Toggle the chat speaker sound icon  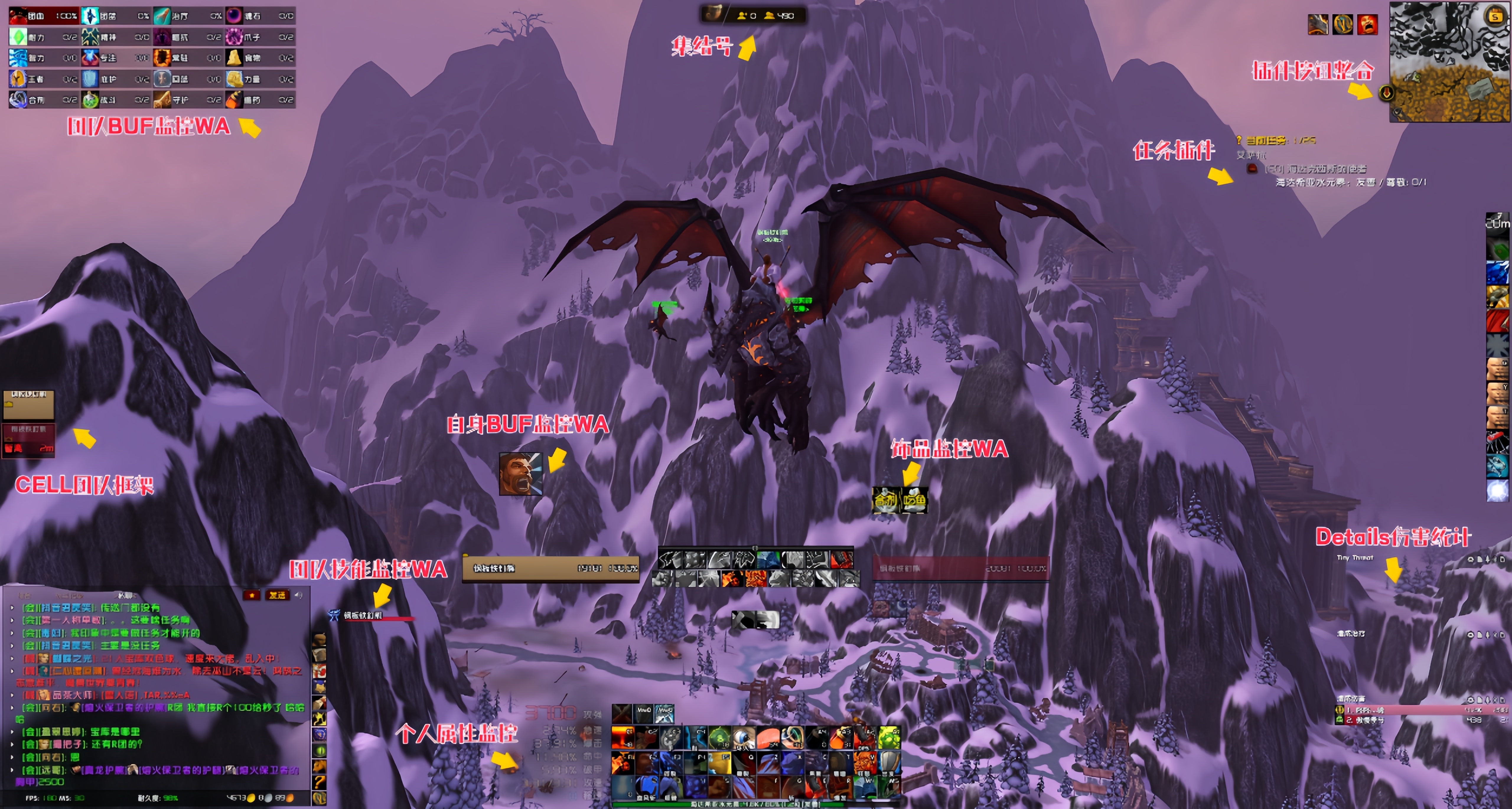tap(299, 595)
